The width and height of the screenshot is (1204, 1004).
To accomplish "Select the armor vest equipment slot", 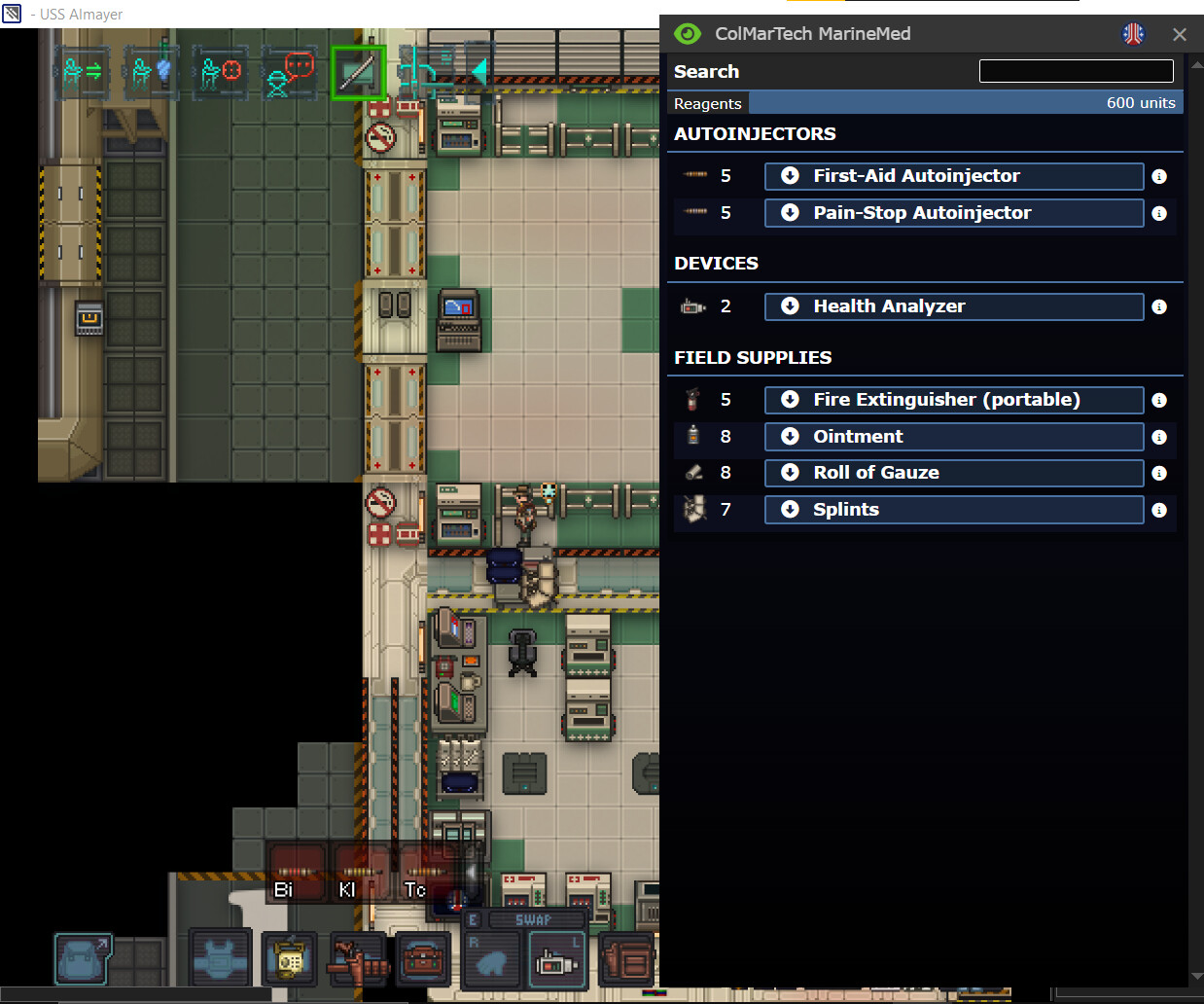I will (x=221, y=959).
